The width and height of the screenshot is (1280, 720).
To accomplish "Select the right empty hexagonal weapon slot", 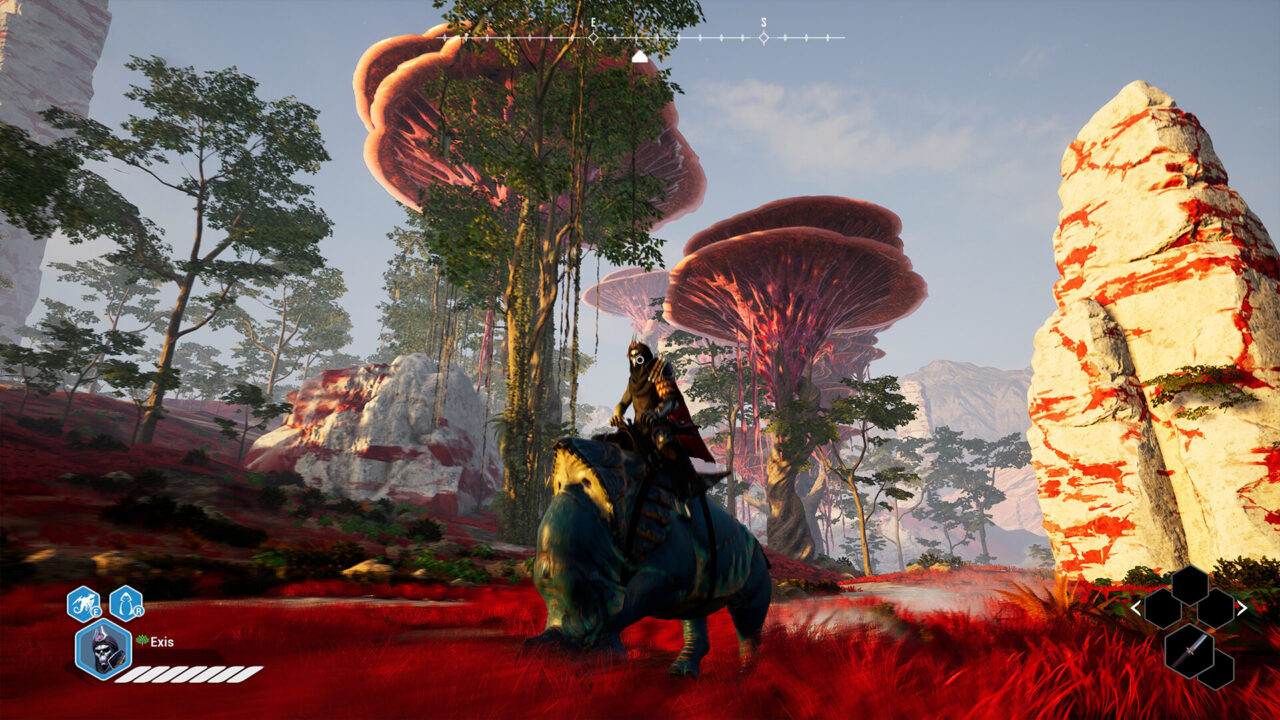I will pyautogui.click(x=1216, y=610).
